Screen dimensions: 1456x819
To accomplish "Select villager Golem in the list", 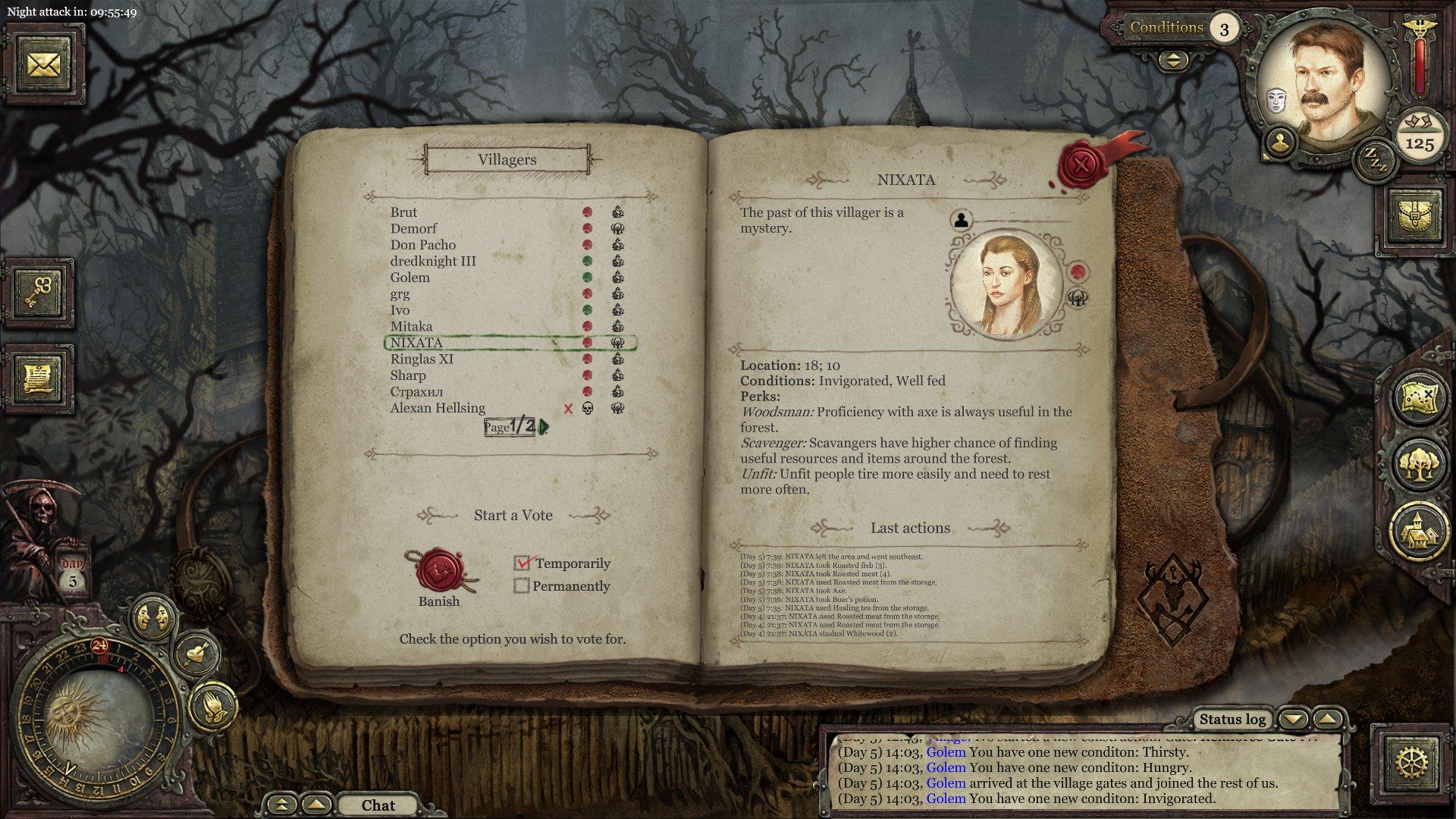I will click(x=409, y=278).
